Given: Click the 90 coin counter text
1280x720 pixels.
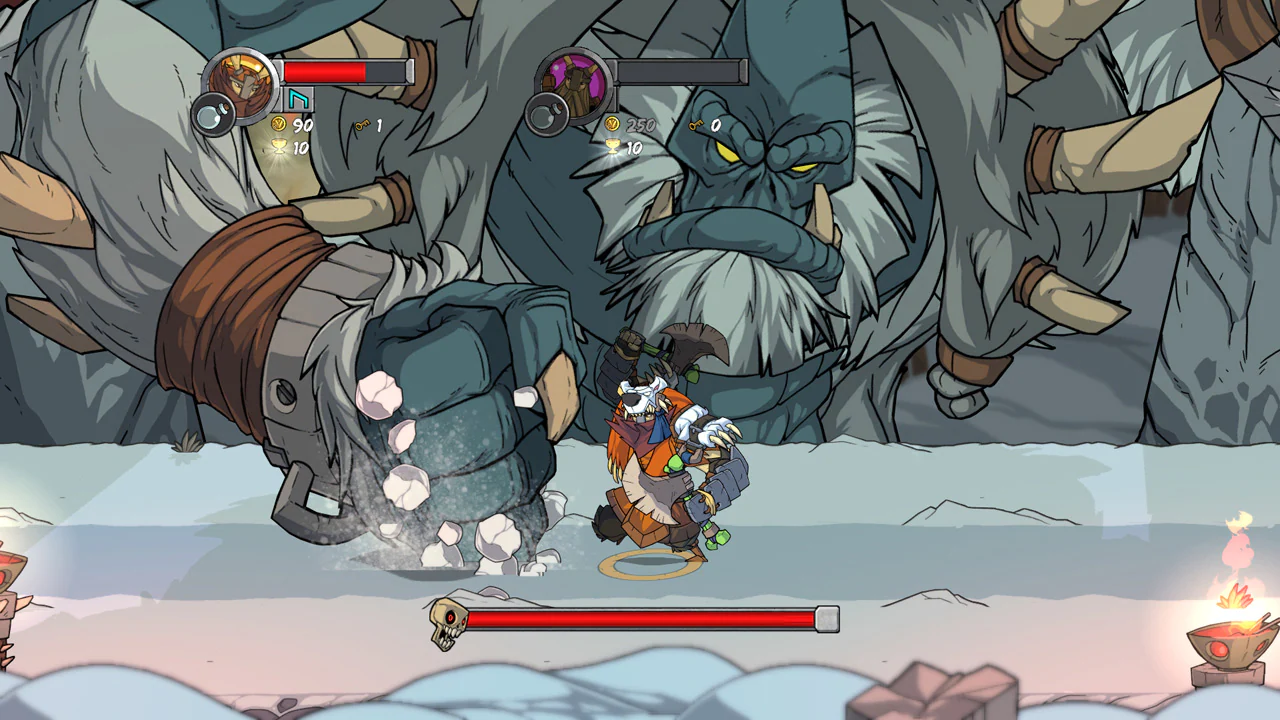Looking at the screenshot, I should click(x=302, y=126).
